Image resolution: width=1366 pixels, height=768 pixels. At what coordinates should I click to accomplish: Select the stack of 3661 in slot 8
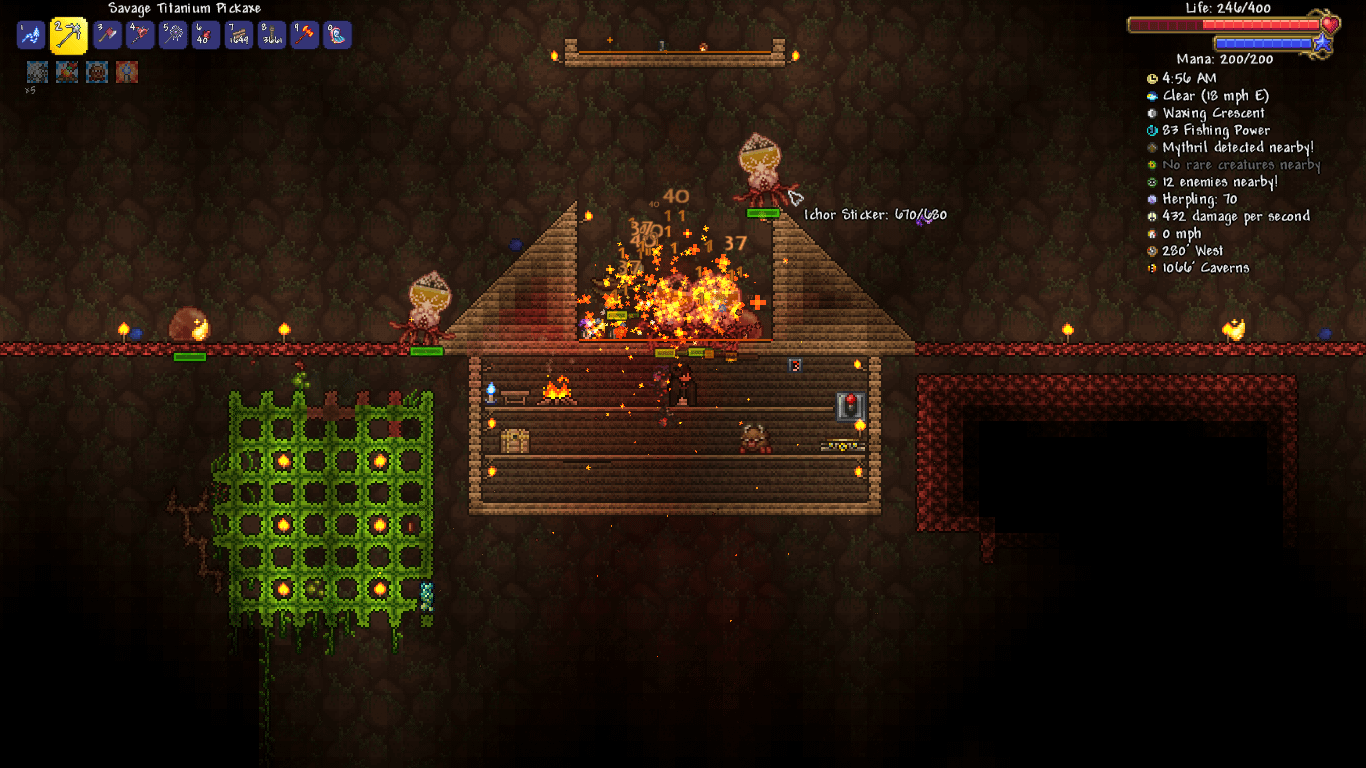(272, 35)
